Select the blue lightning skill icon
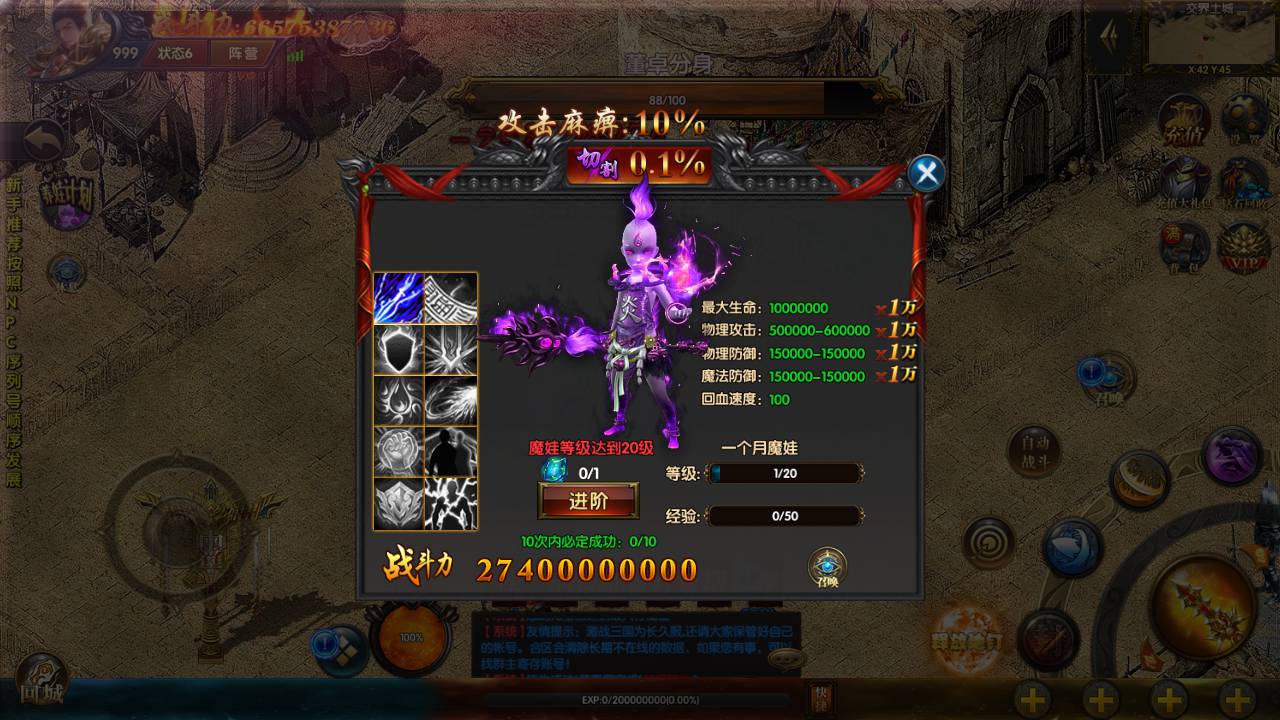The image size is (1280, 720). 399,298
